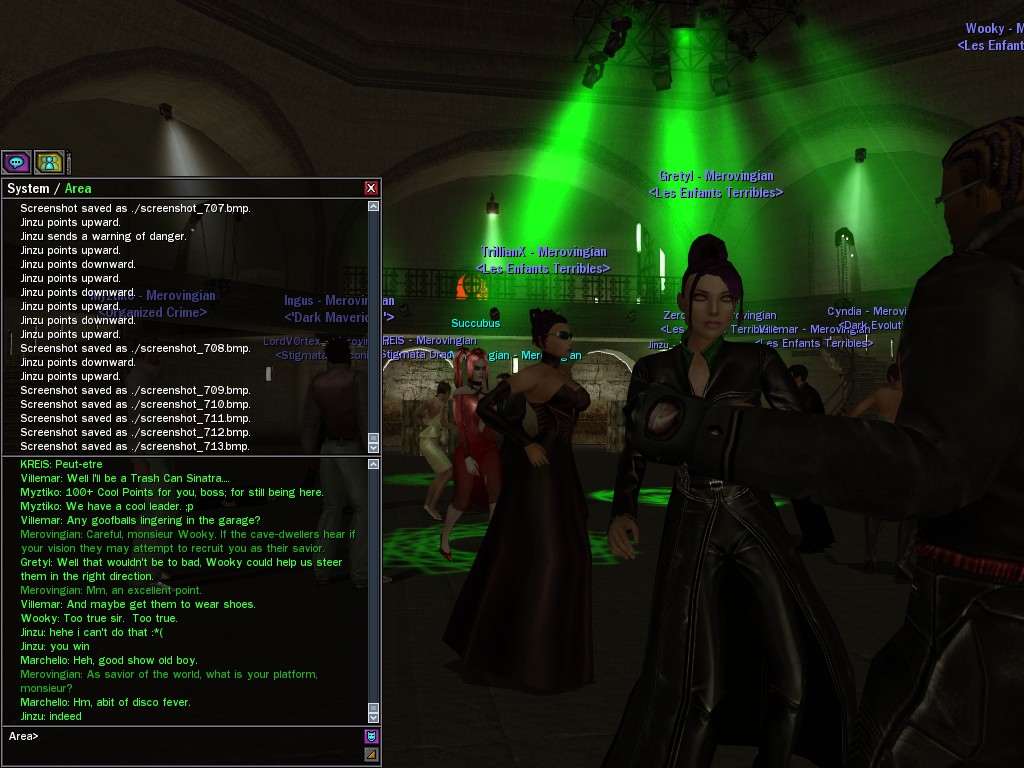
Task: Close the System / Area chat window
Action: [x=371, y=188]
